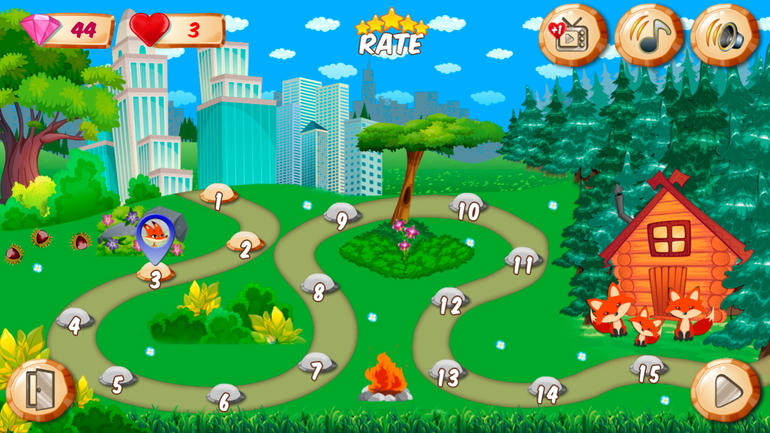The height and width of the screenshot is (433, 770).
Task: Choose level 6 node
Action: coord(225,397)
